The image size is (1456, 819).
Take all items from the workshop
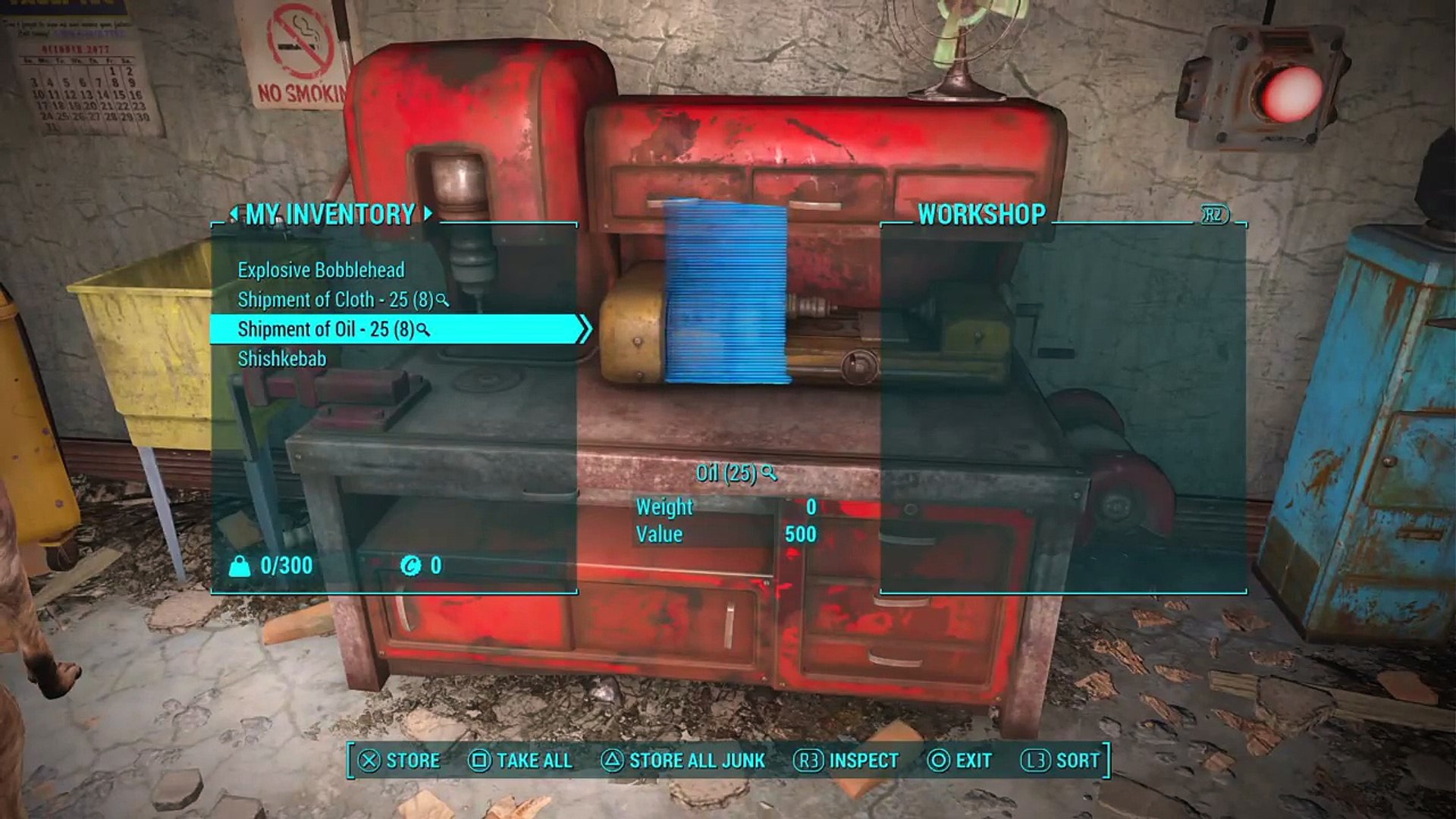(520, 760)
